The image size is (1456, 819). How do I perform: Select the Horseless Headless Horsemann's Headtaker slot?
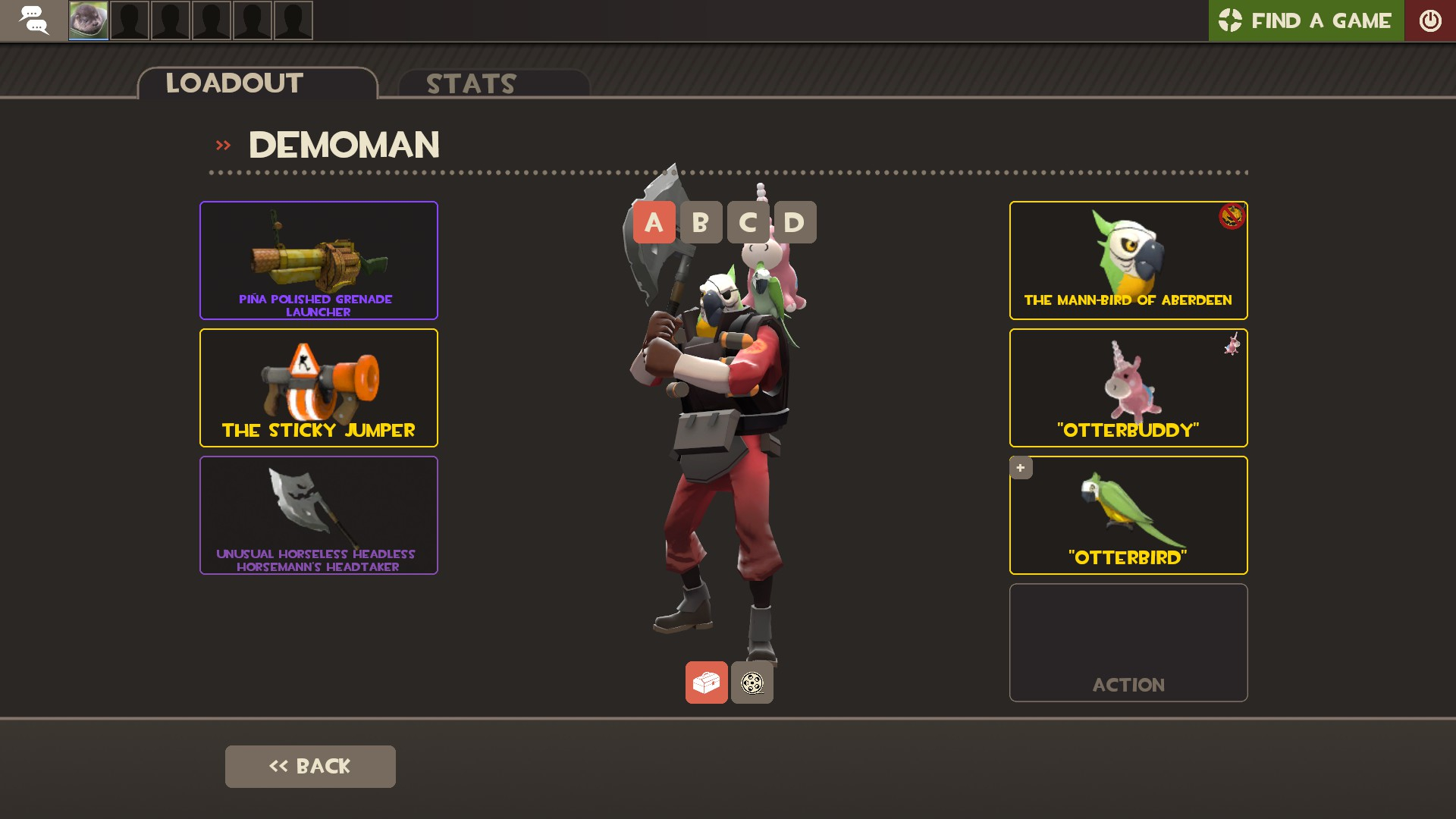318,515
